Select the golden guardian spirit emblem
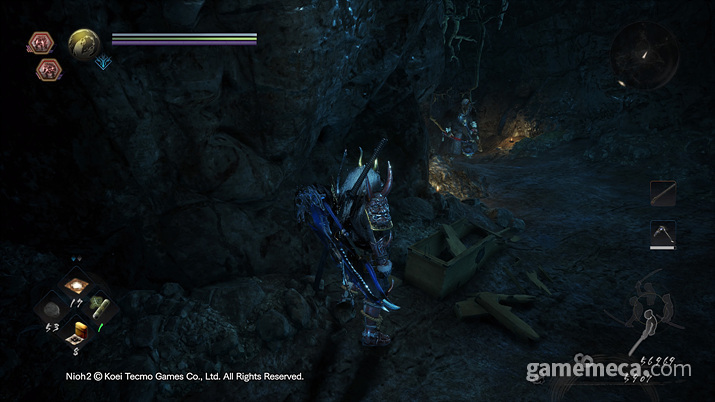 84,44
